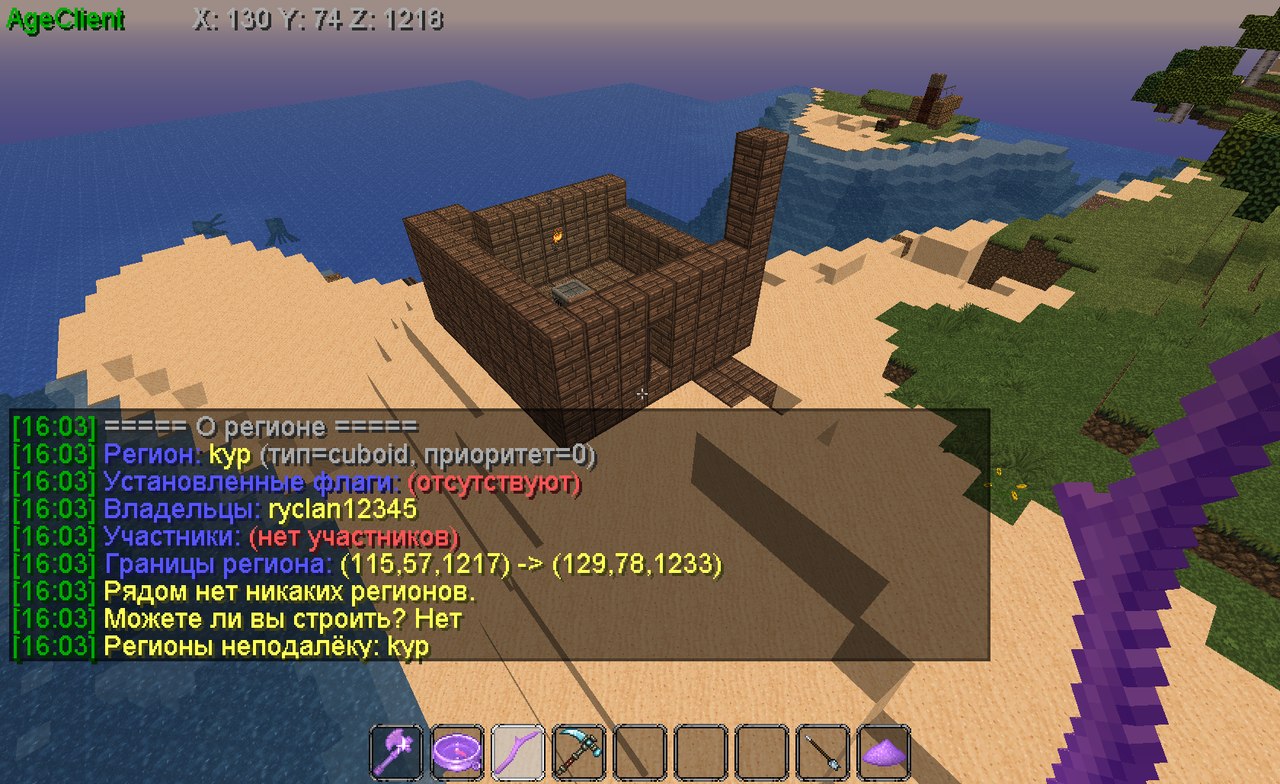Viewport: 1280px width, 784px height.
Task: Click the region boundaries coordinates line in chat
Action: [x=530, y=564]
